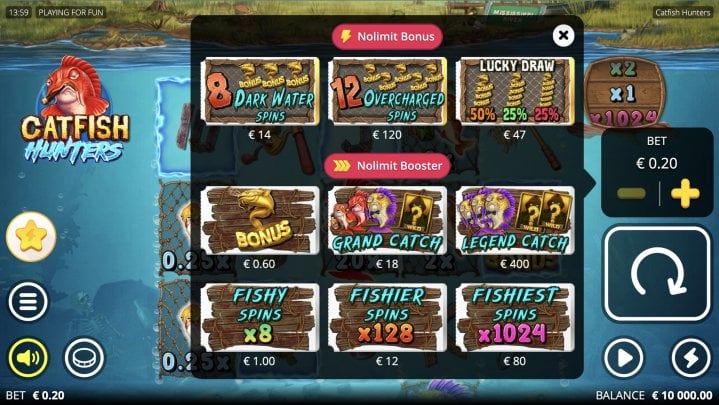Pick Fishiest Spins x1024 booster

(514, 317)
